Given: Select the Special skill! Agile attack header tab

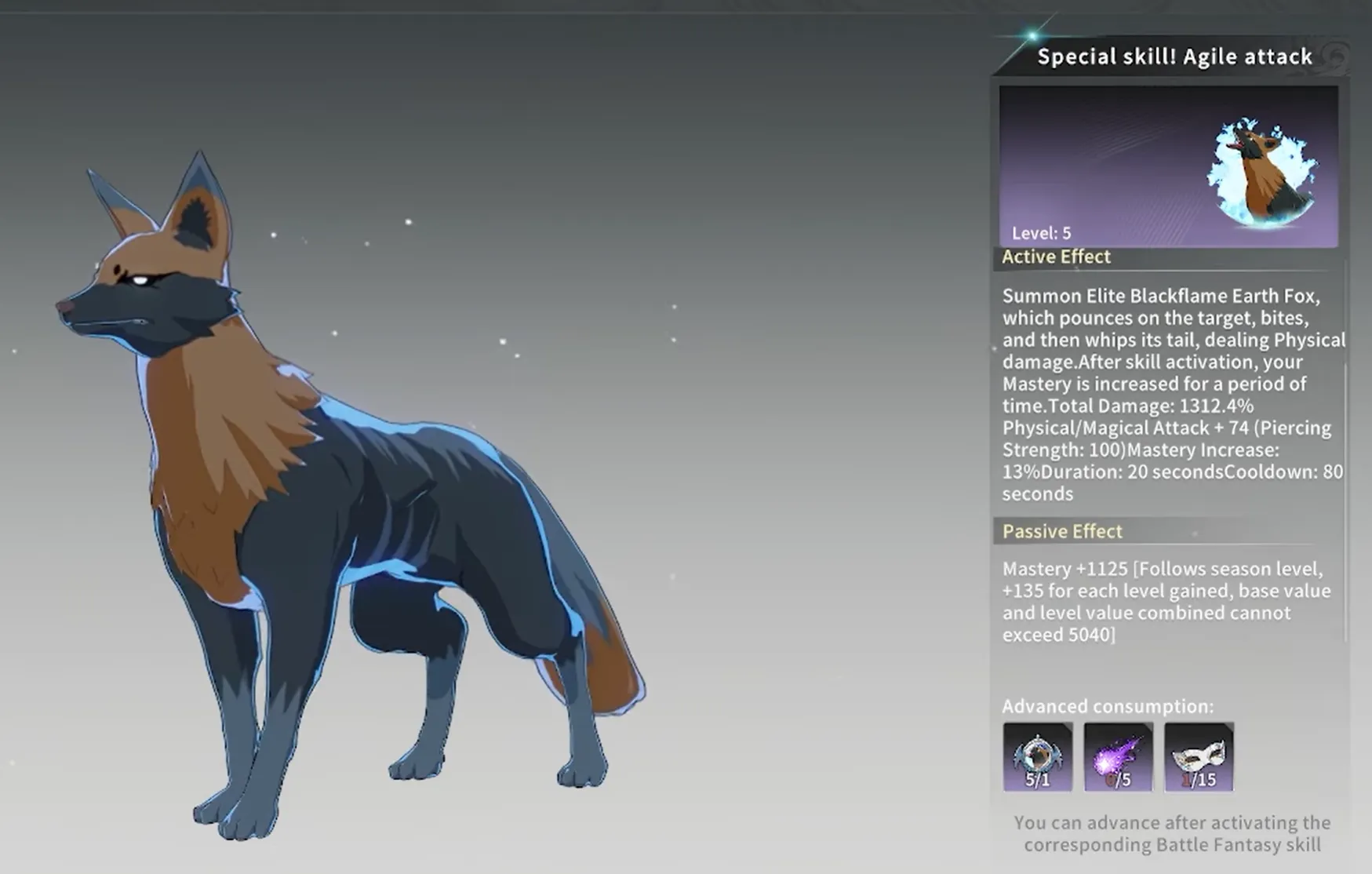Looking at the screenshot, I should point(1173,56).
